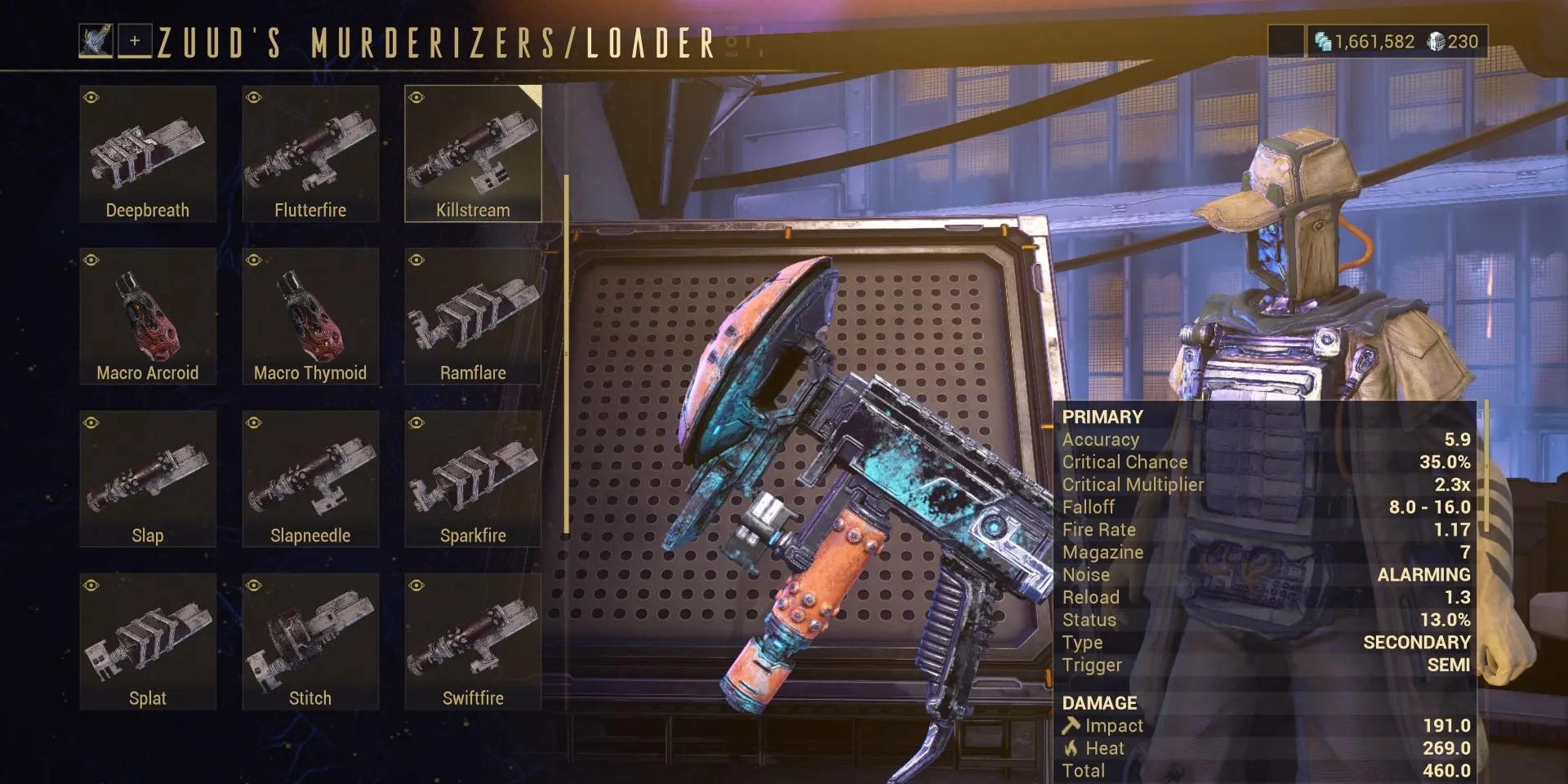Select the Ramflare part from the grid
This screenshot has height=784, width=1568.
473,314
